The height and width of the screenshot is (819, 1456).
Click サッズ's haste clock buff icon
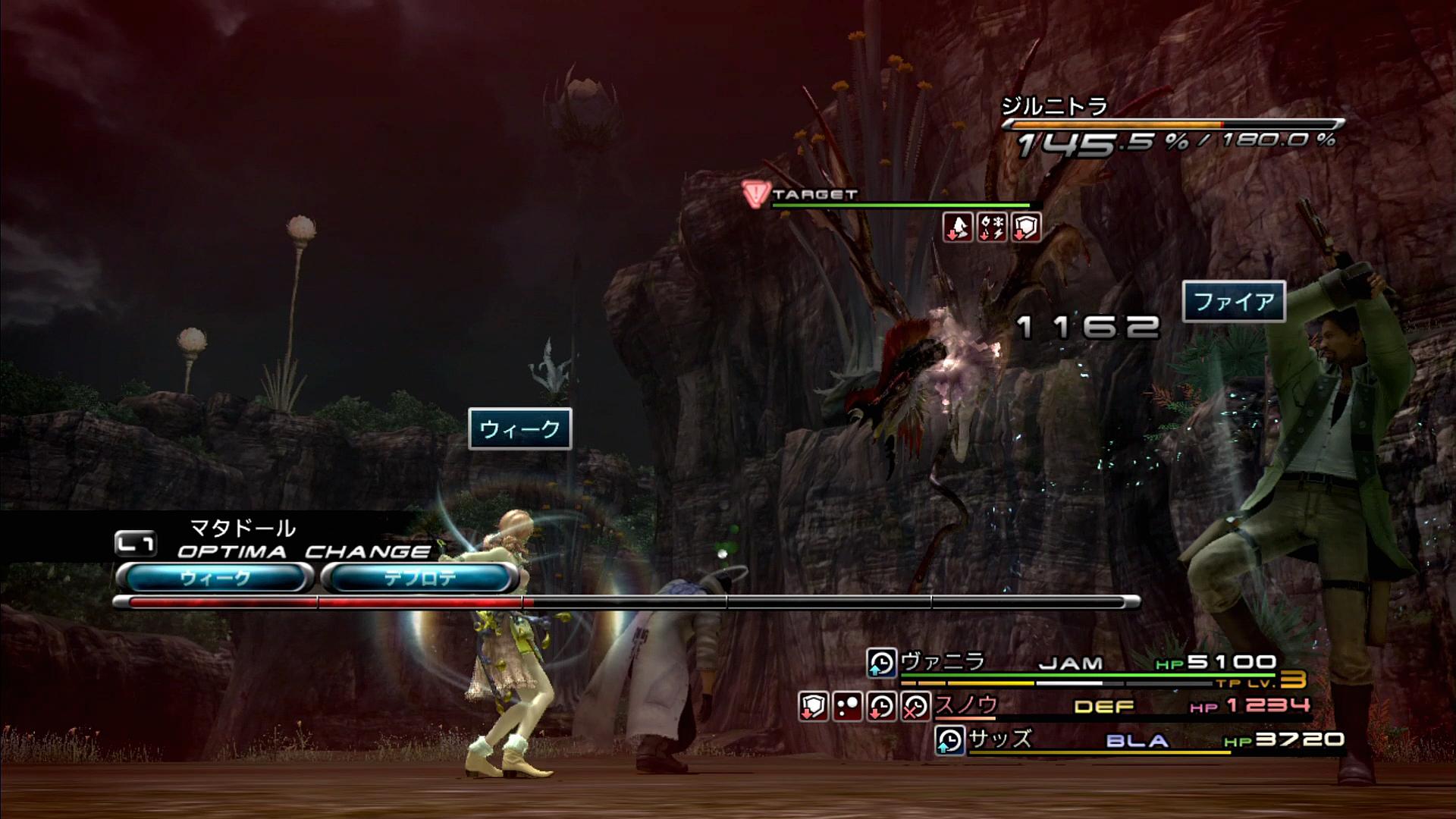pos(949,741)
